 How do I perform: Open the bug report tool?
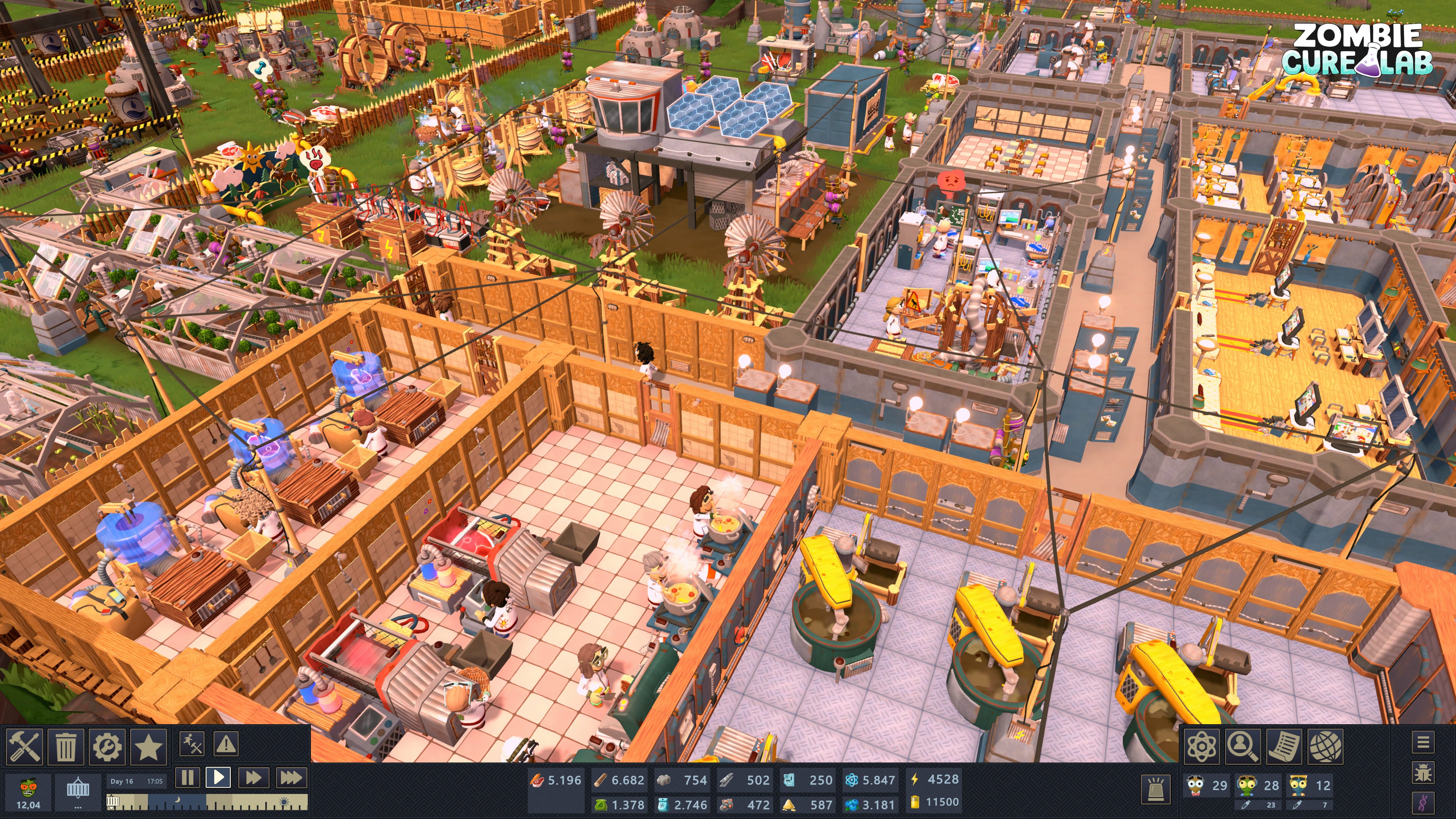(x=1424, y=777)
